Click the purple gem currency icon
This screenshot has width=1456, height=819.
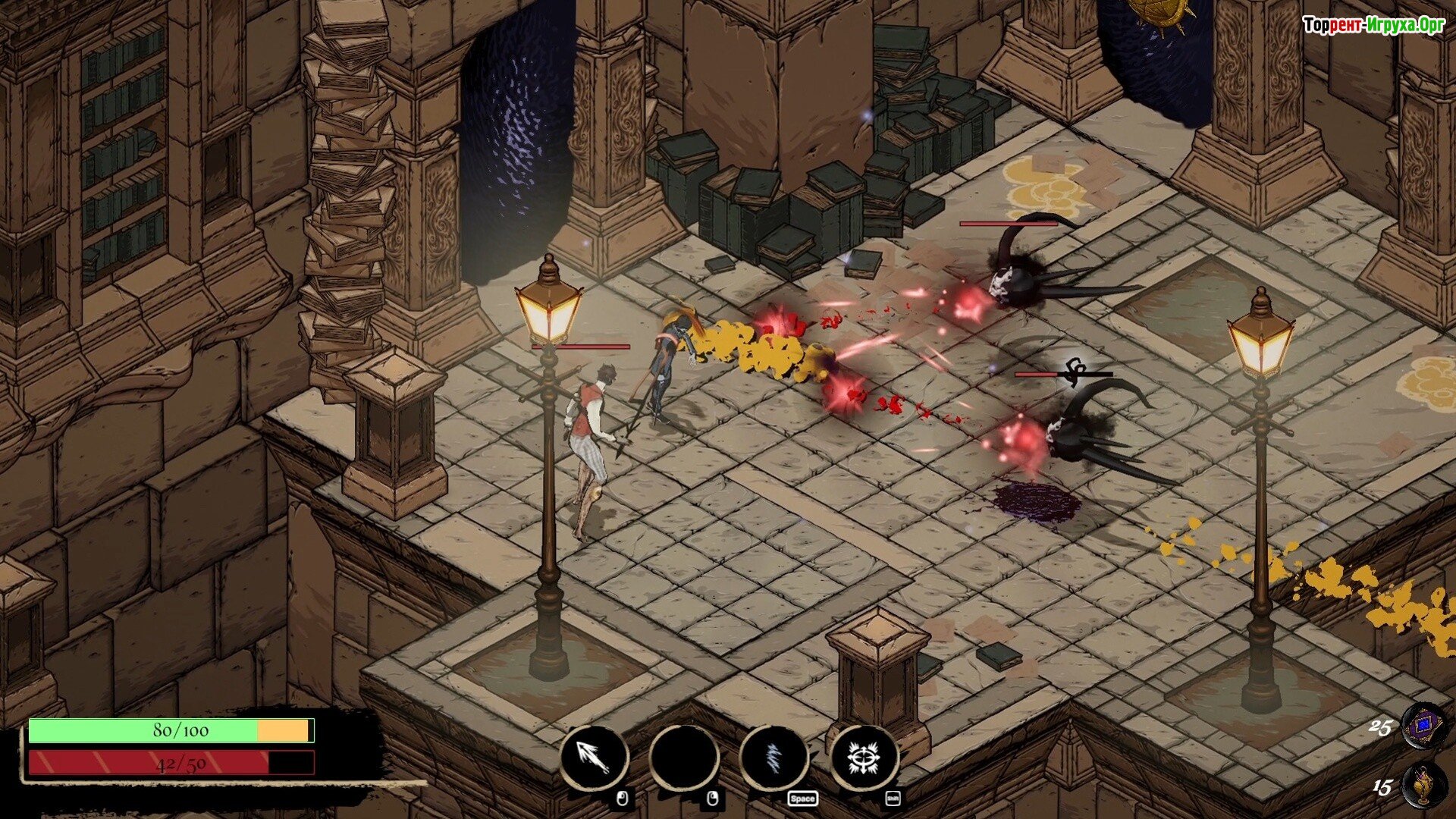pyautogui.click(x=1423, y=726)
